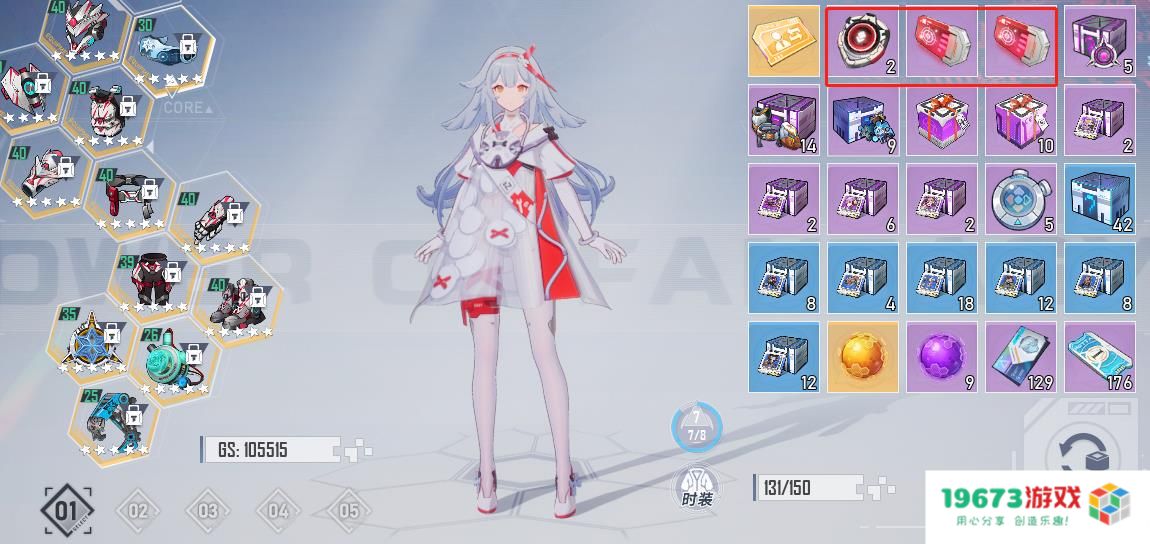Select loadout preset 02
This screenshot has height=544, width=1150.
[x=137, y=512]
